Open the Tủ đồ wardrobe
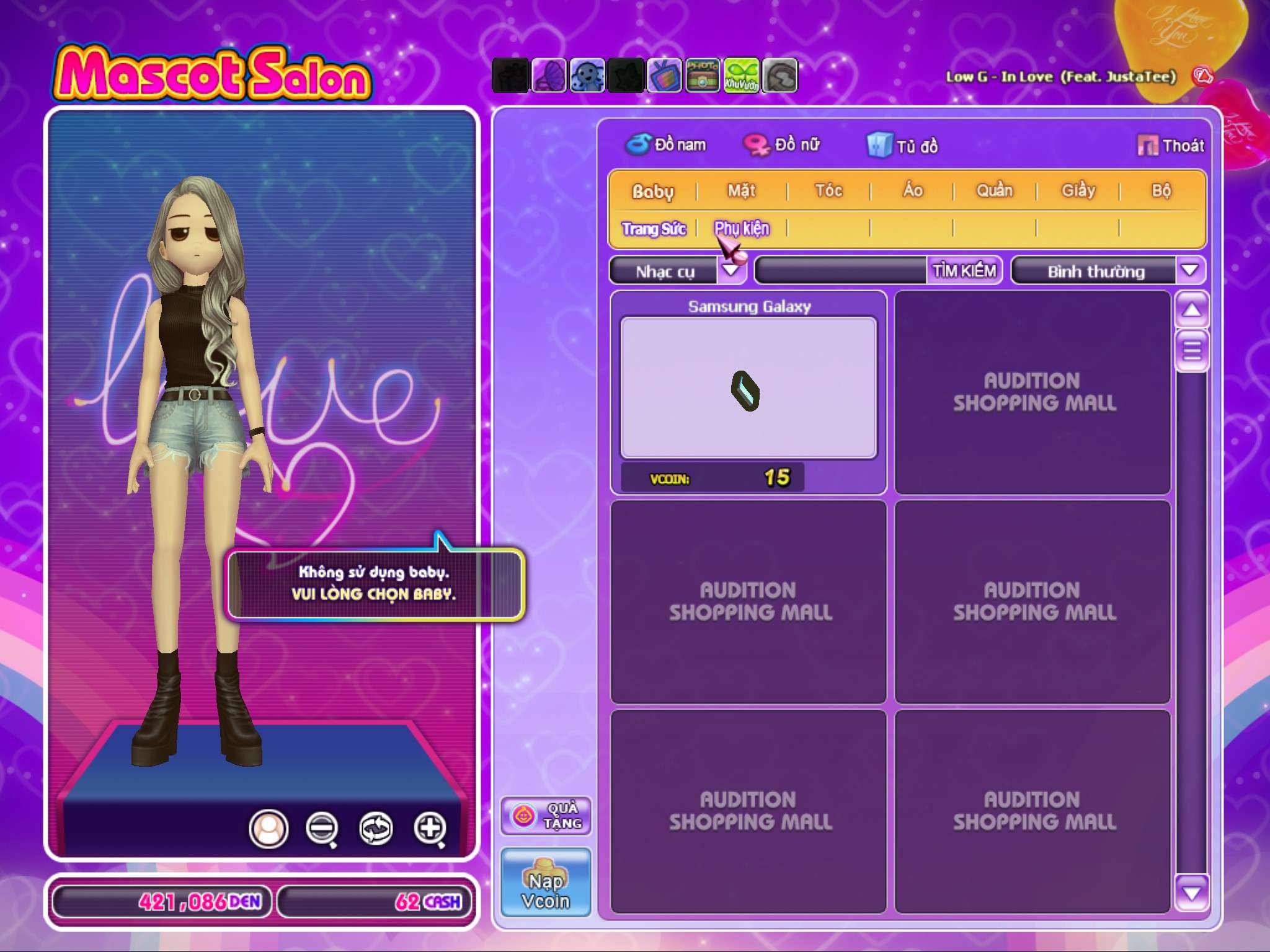This screenshot has height=952, width=1270. point(903,146)
